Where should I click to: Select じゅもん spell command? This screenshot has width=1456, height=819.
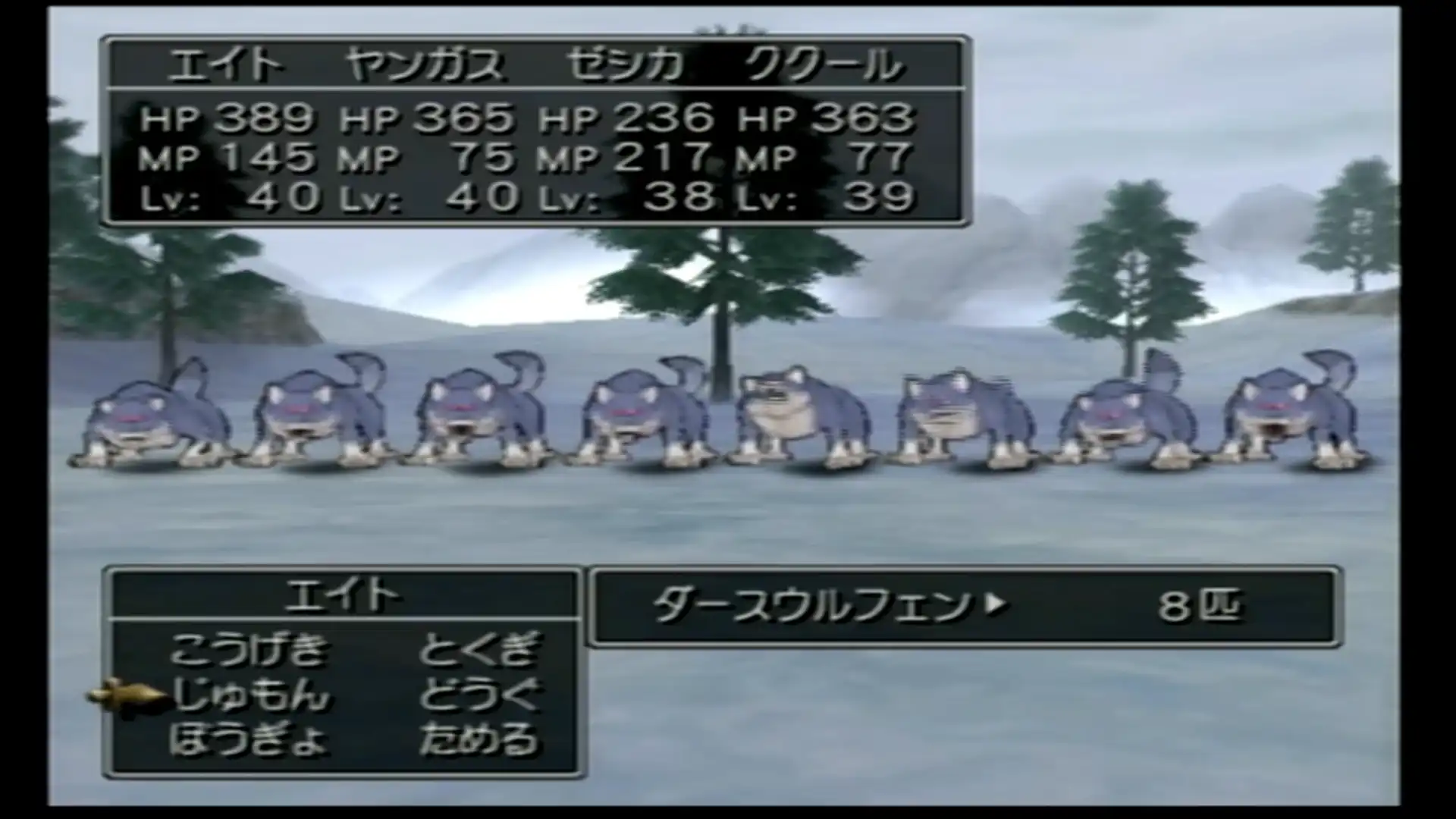point(250,695)
